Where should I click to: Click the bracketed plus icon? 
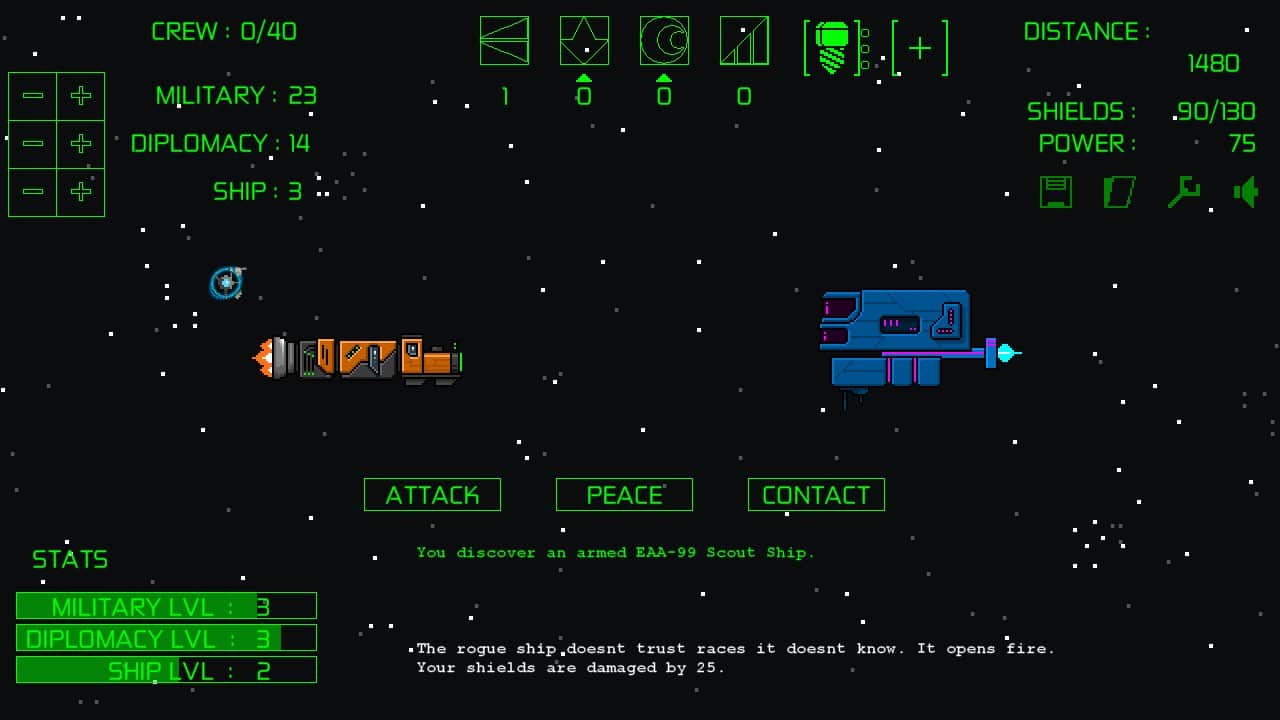[918, 45]
